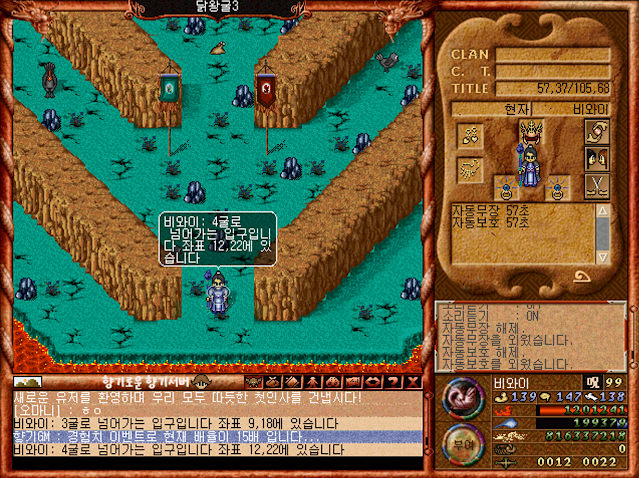Viewport: 639px width, 478px height.
Task: Close the menu bar with the X button
Action: pyautogui.click(x=414, y=381)
